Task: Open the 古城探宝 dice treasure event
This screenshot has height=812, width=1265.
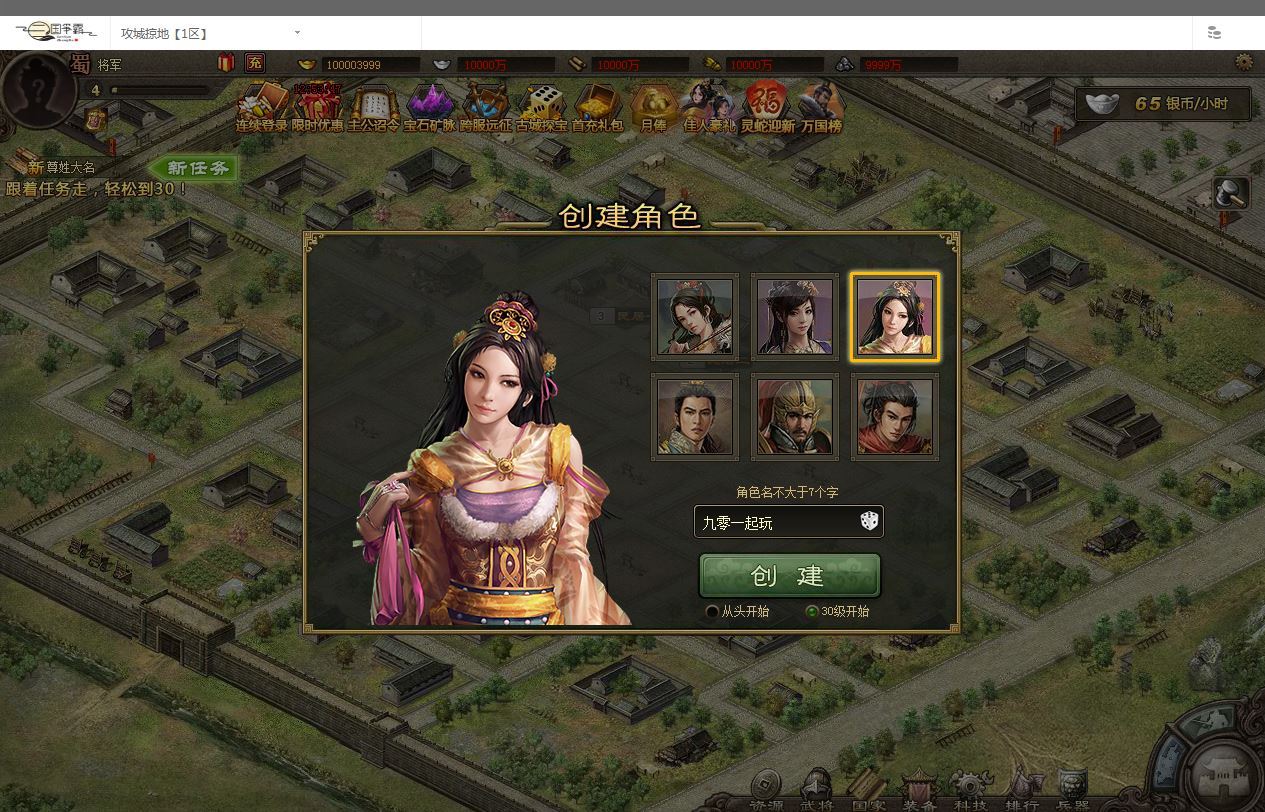Action: [541, 109]
